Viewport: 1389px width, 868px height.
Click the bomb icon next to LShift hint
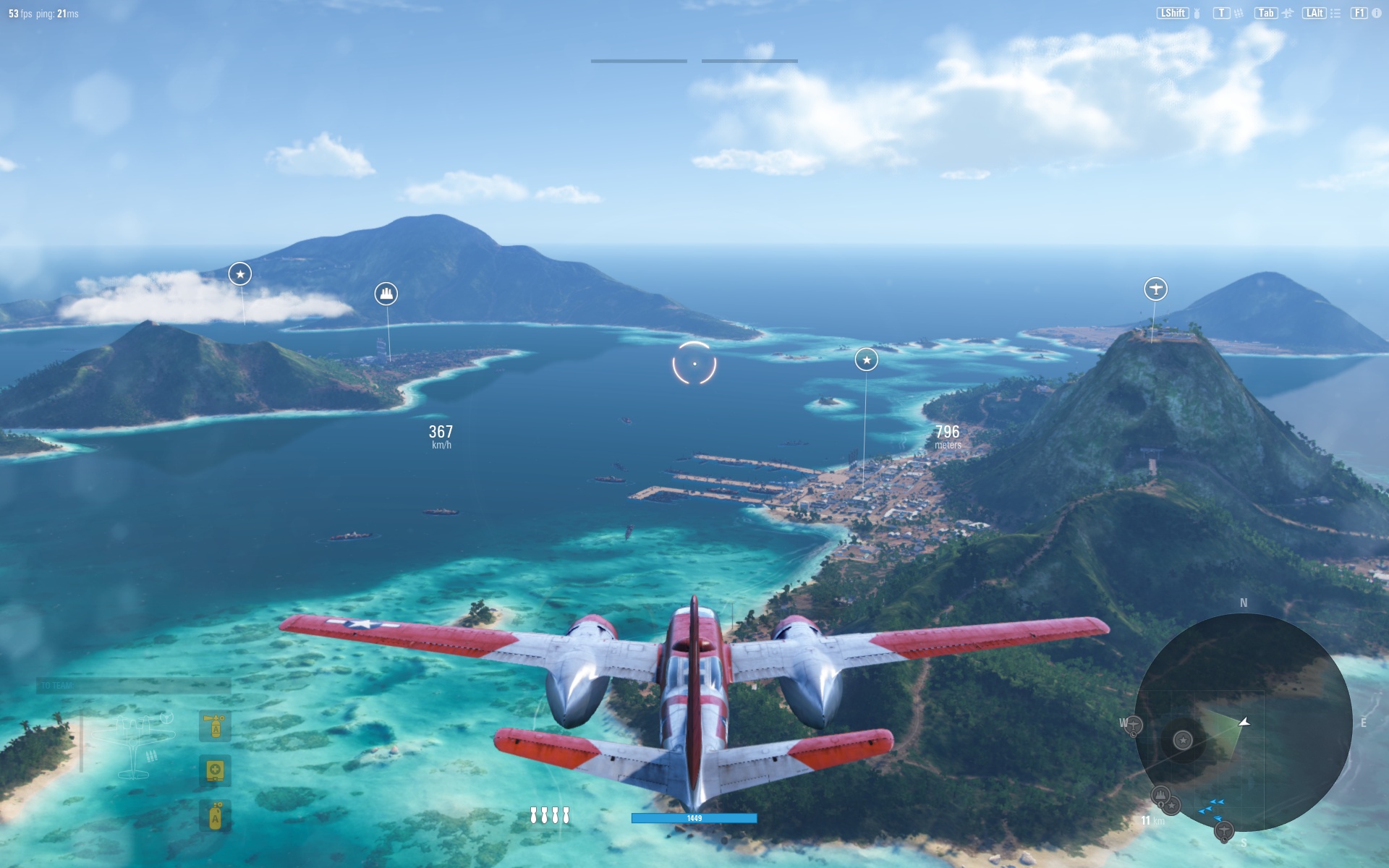pos(1197,12)
